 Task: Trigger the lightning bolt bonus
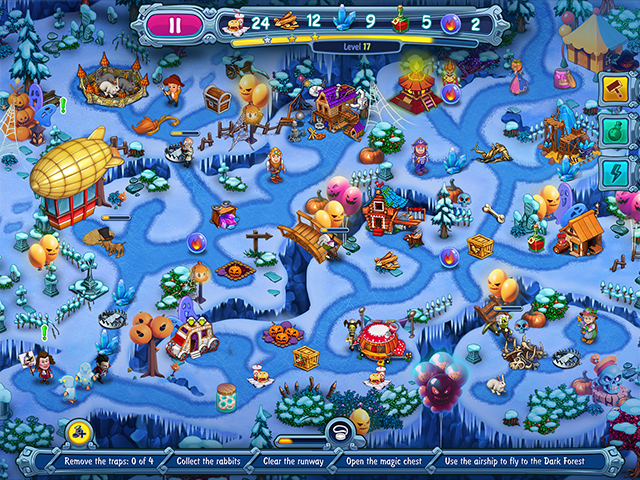[614, 173]
